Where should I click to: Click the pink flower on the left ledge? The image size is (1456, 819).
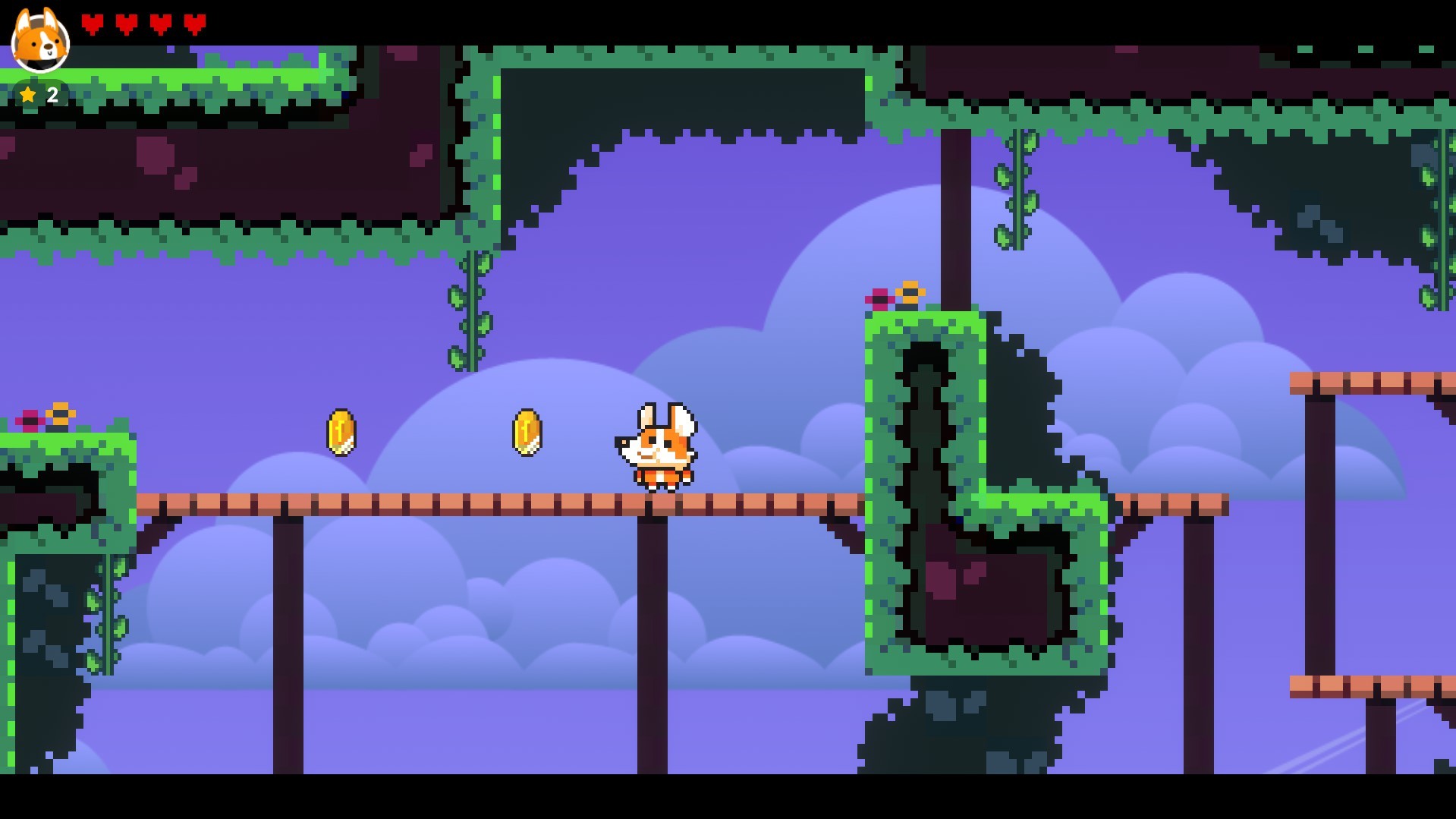(x=29, y=418)
